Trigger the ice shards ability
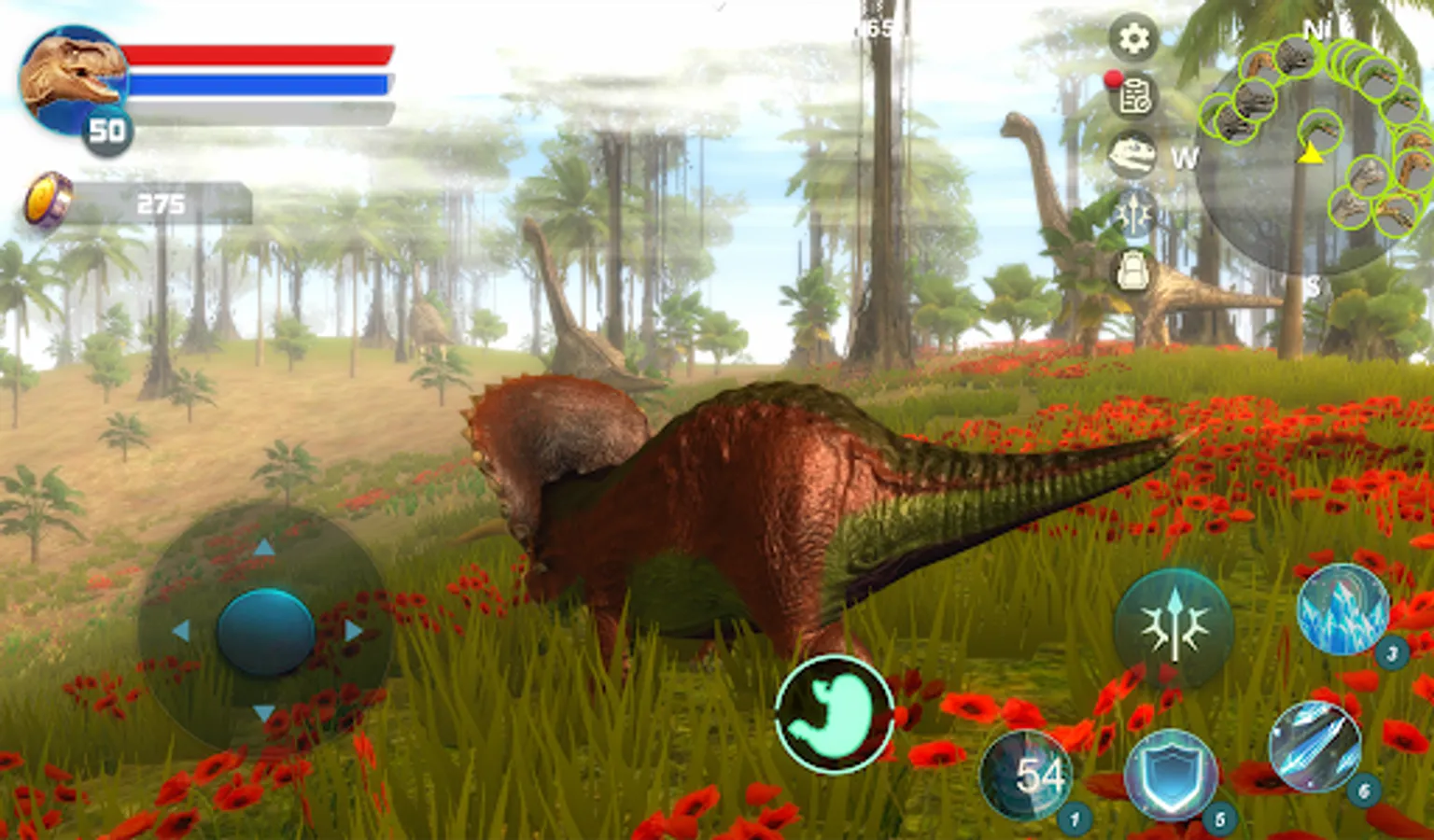Viewport: 1434px width, 840px height. pyautogui.click(x=1314, y=747)
